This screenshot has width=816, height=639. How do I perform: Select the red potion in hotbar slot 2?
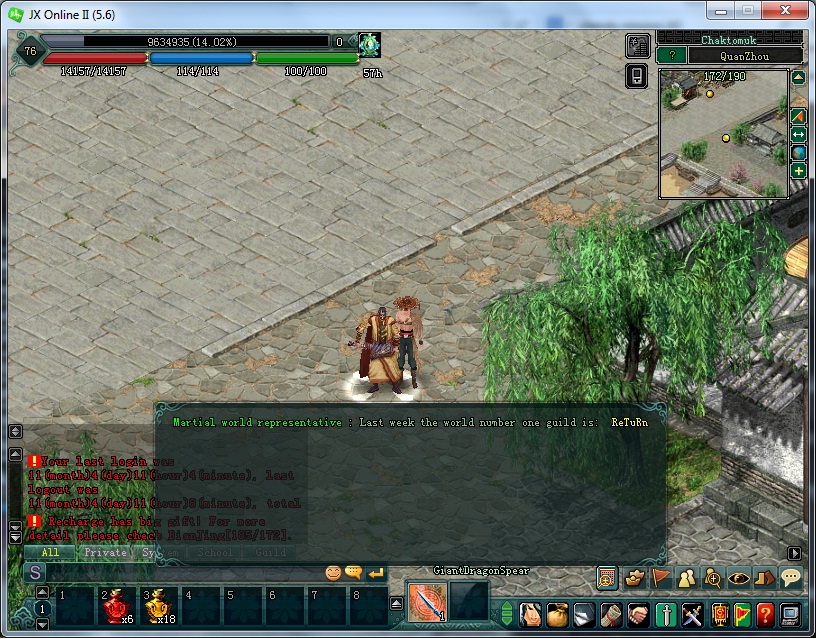116,606
